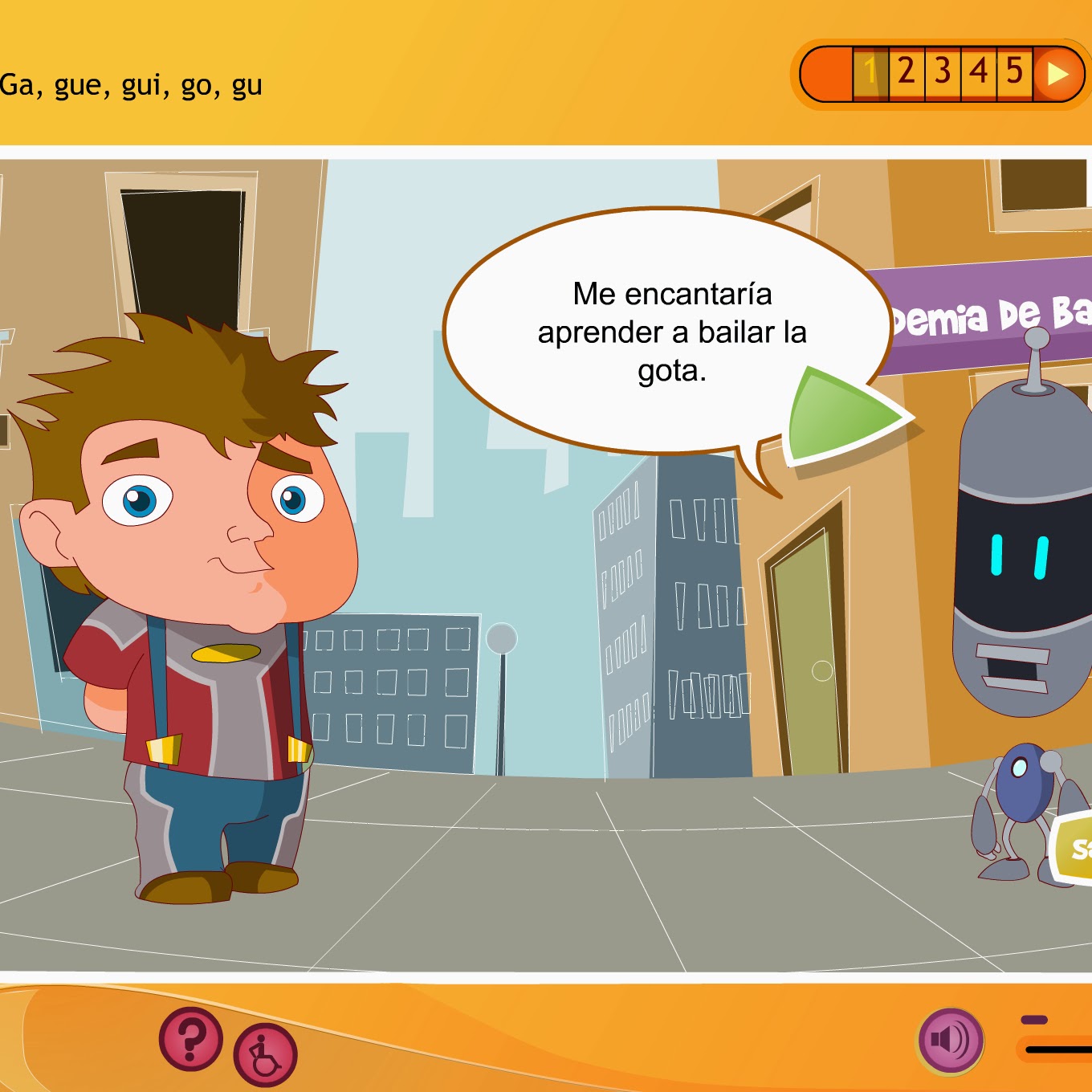Select screen 2 in the navigation bar
Viewport: 1092px width, 1092px height.
pos(906,75)
